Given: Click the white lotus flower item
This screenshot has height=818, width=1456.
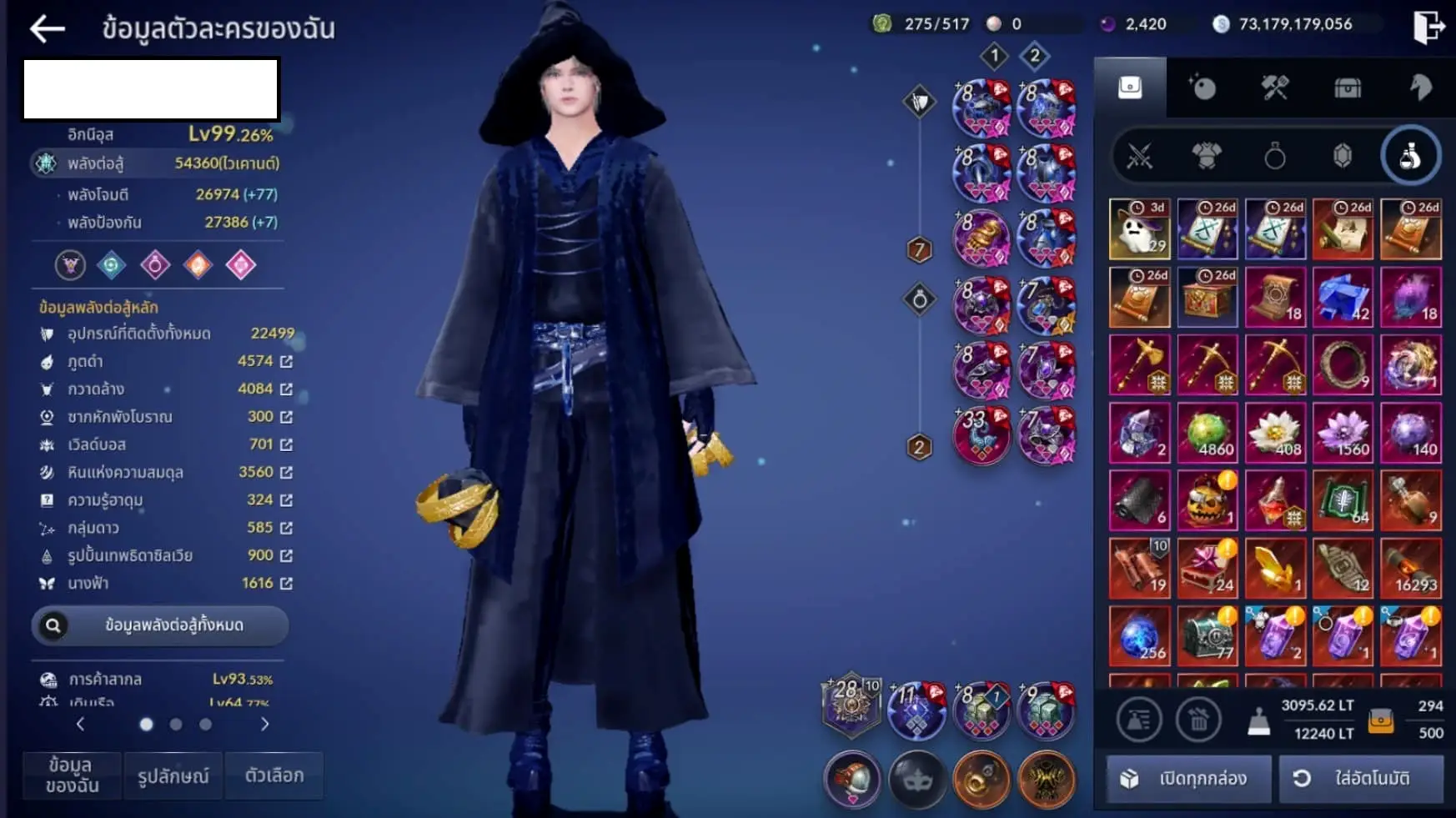Looking at the screenshot, I should pyautogui.click(x=1274, y=434).
